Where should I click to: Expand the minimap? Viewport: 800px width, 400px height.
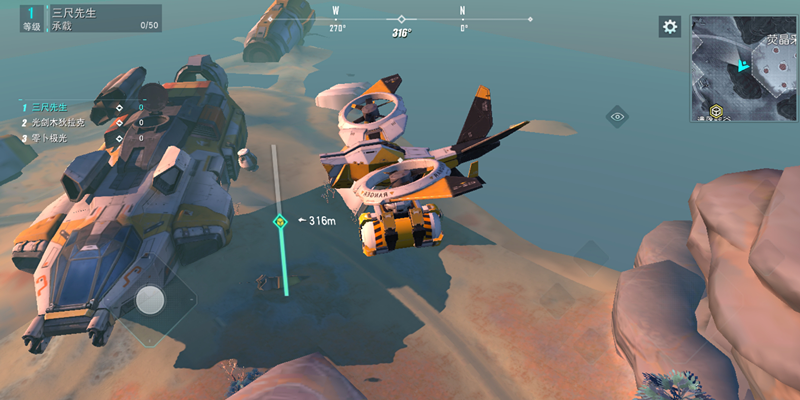743,67
